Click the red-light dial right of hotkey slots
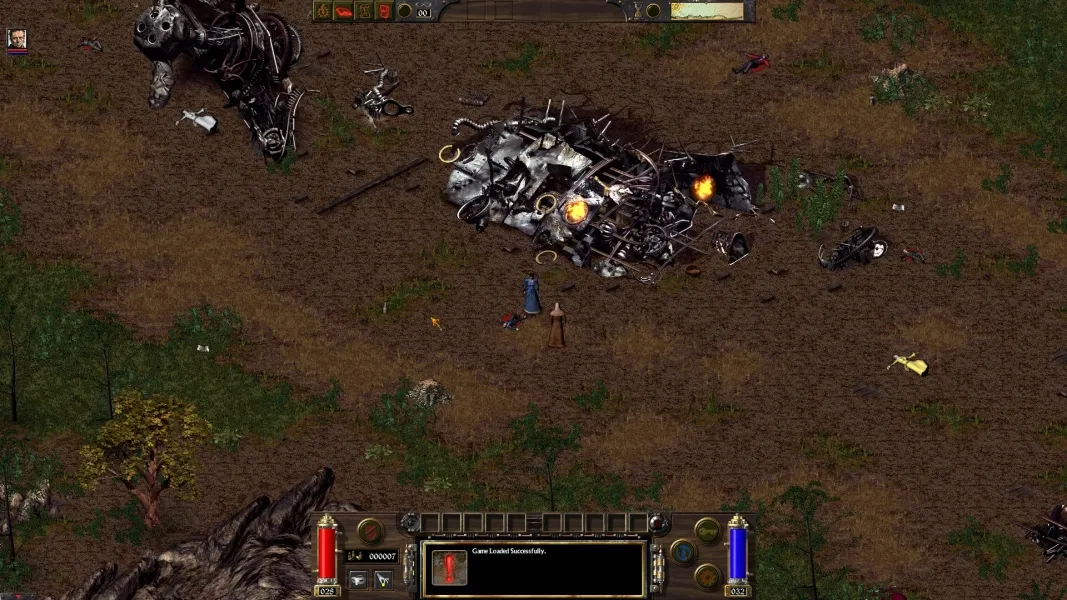The width and height of the screenshot is (1067, 600). 657,522
